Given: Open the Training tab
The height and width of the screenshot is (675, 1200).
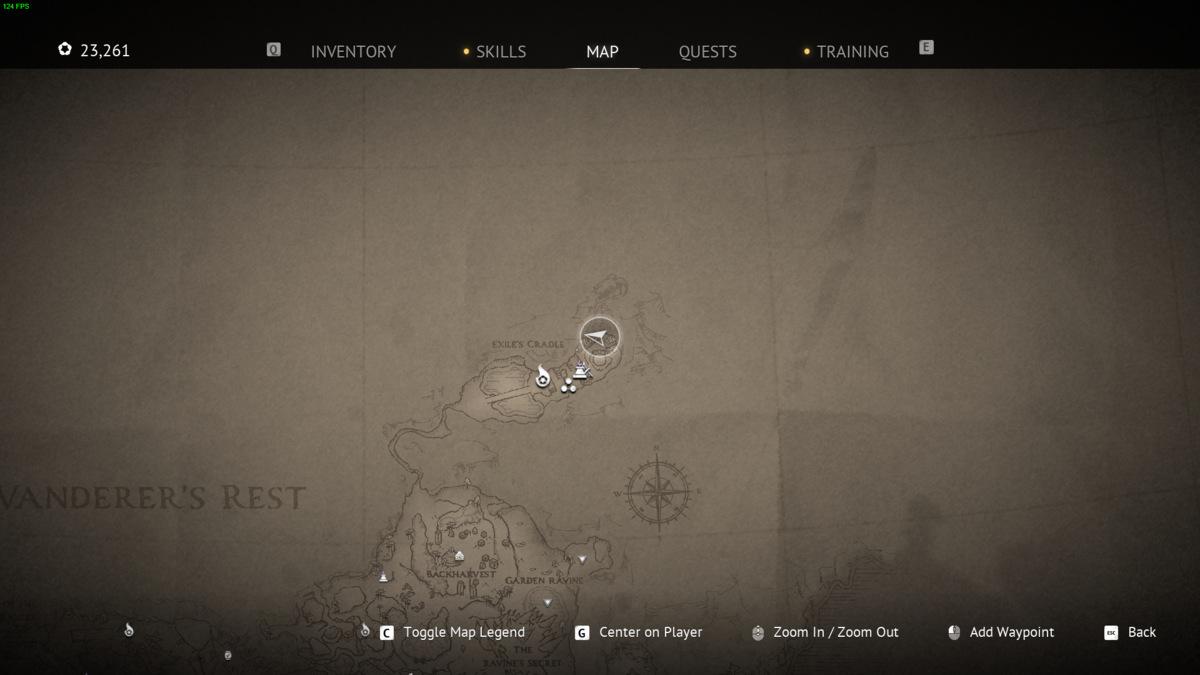Looking at the screenshot, I should (852, 52).
